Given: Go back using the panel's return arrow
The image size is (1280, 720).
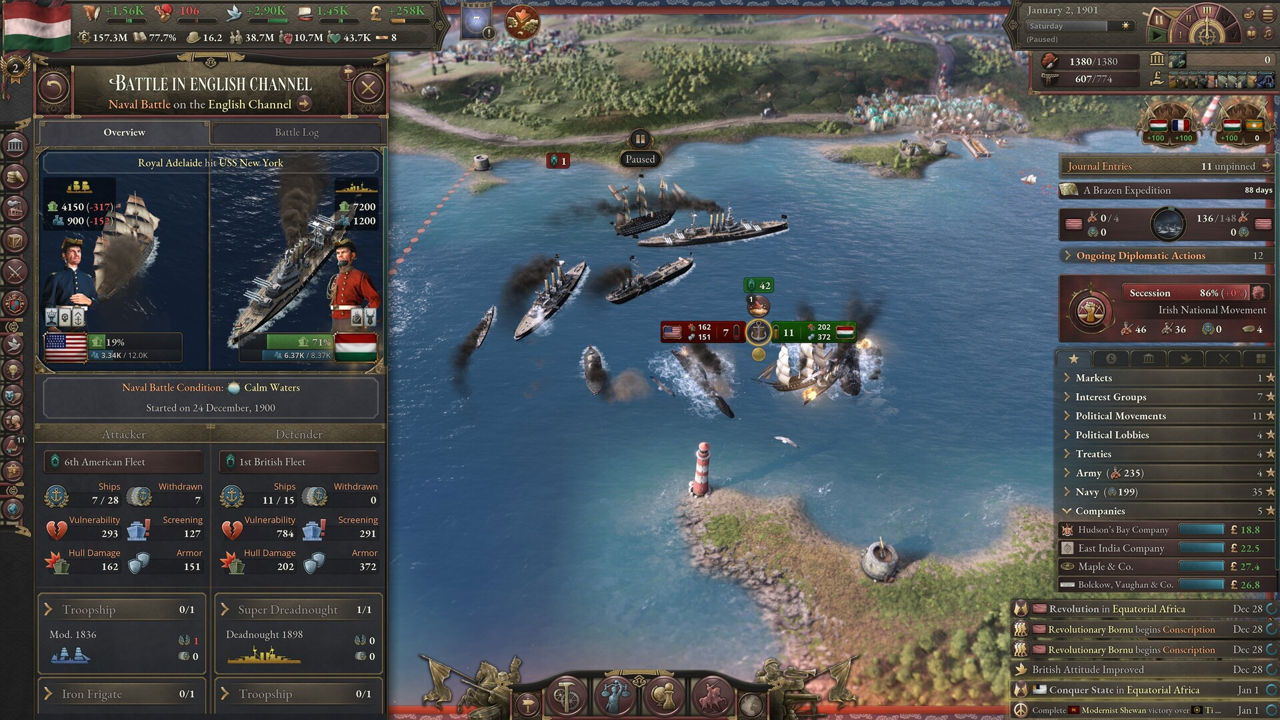Looking at the screenshot, I should point(53,88).
